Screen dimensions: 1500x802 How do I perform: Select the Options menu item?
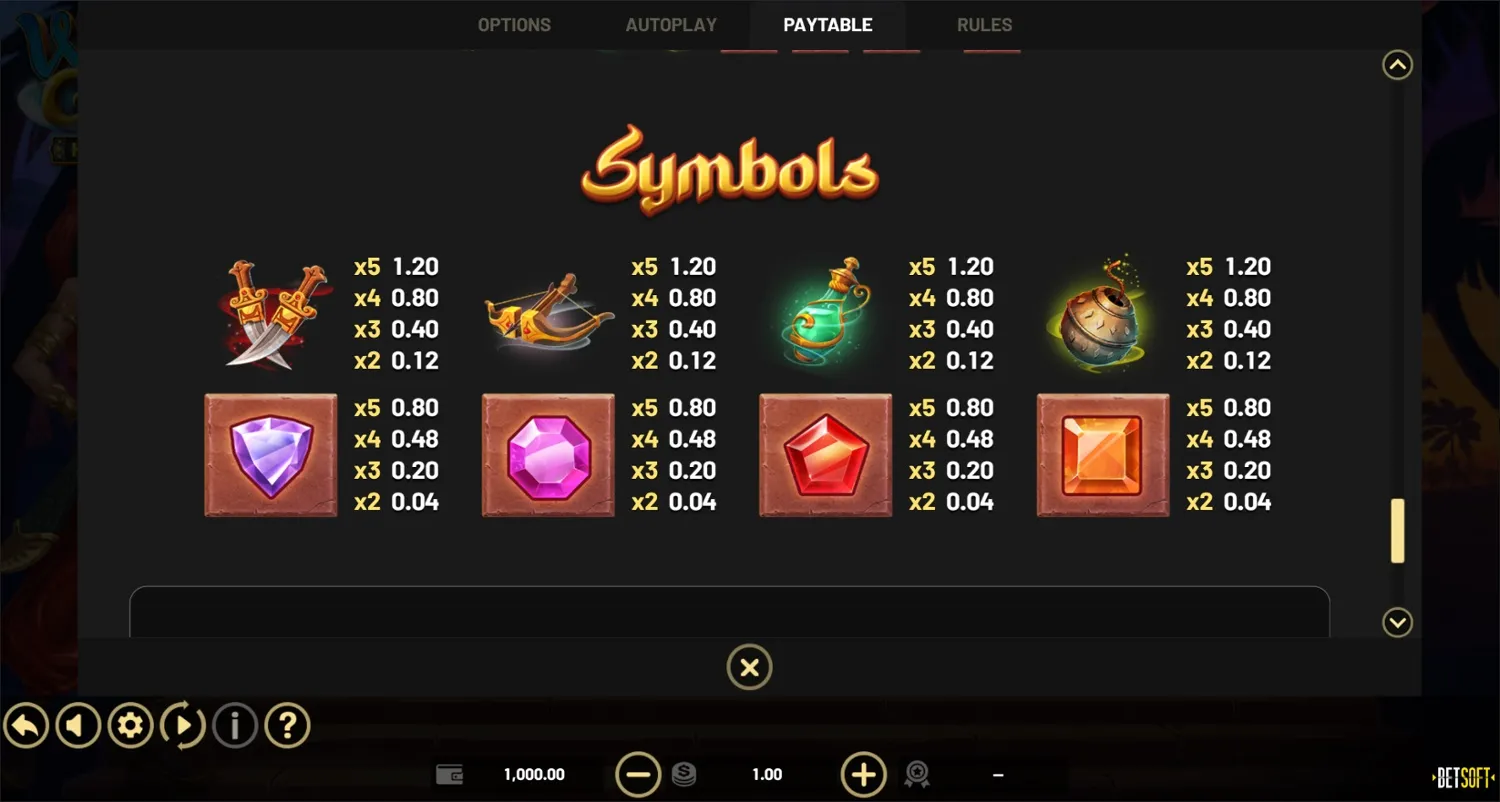(514, 24)
